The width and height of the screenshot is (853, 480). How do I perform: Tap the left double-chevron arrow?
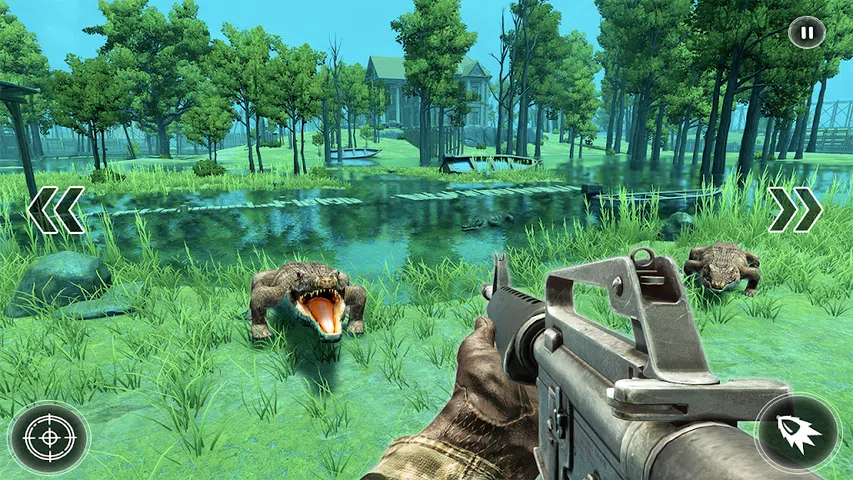[56, 210]
